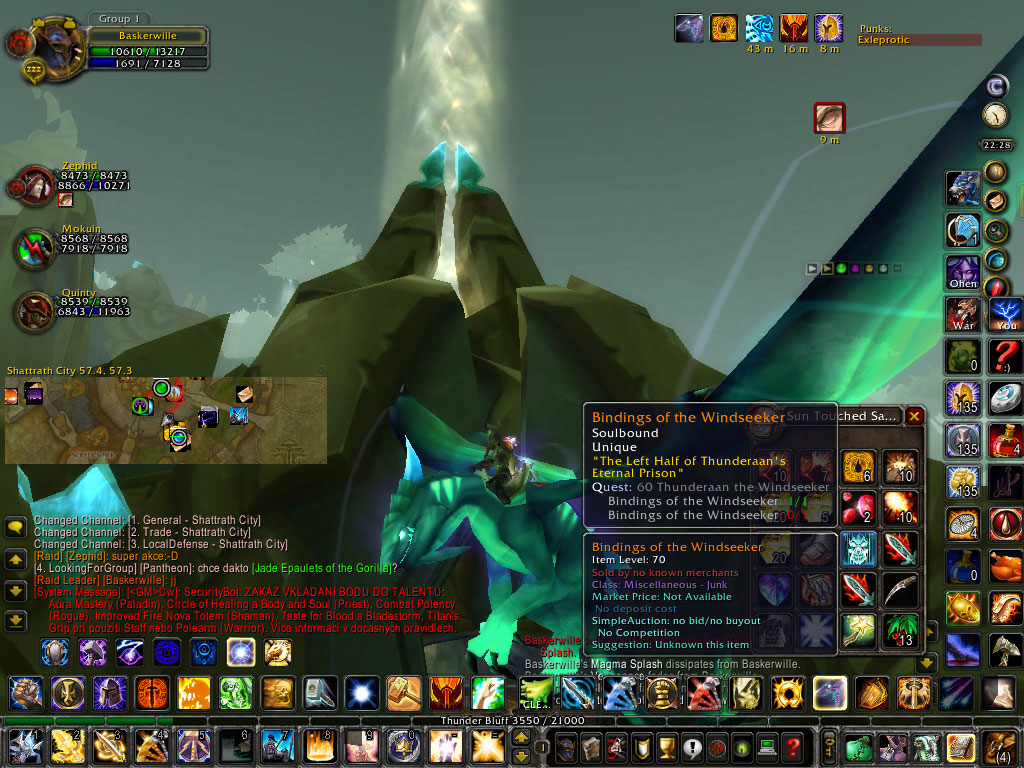Image resolution: width=1024 pixels, height=768 pixels.
Task: Click the clock icon beside the minimap buttons
Action: coord(995,115)
